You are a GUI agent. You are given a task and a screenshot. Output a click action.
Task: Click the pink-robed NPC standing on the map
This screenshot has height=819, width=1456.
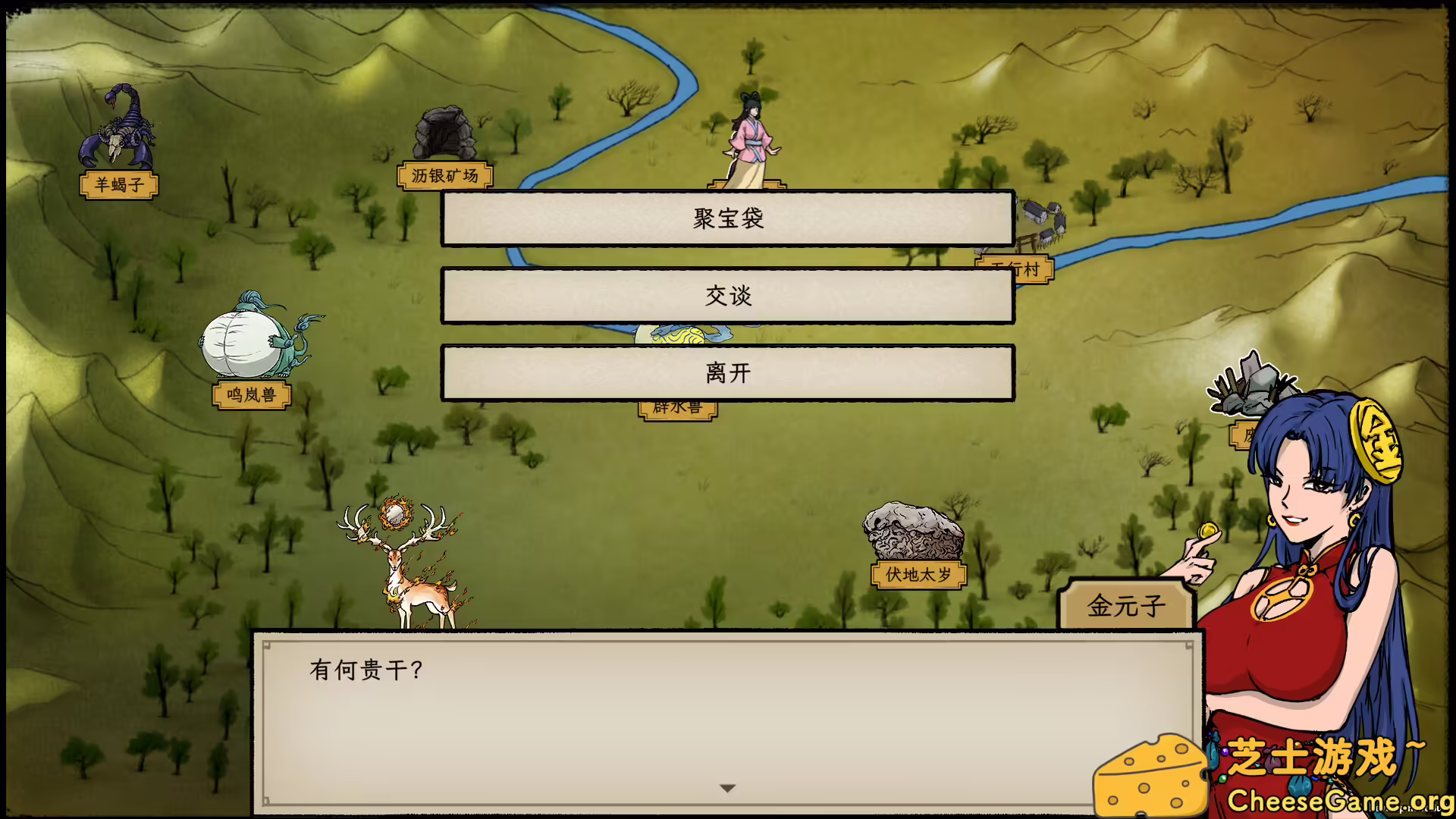(747, 136)
